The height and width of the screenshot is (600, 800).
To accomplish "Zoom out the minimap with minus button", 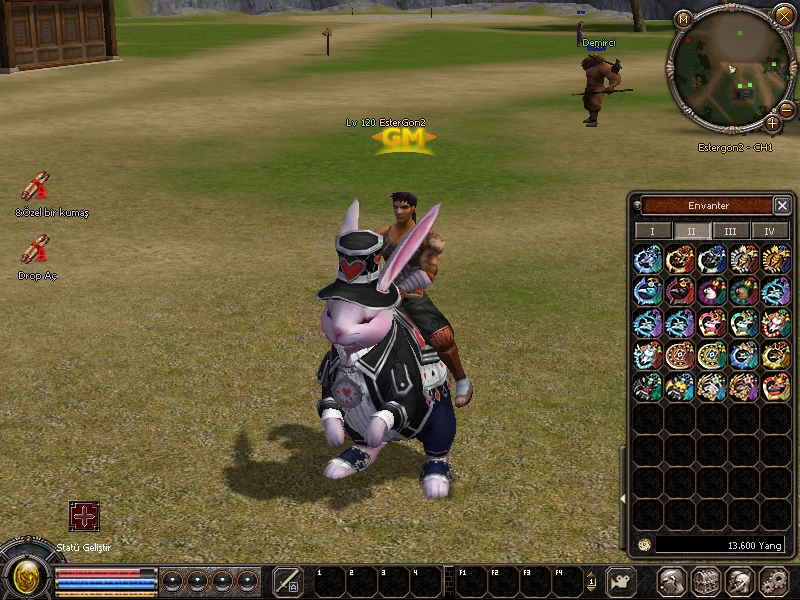I will tap(787, 108).
